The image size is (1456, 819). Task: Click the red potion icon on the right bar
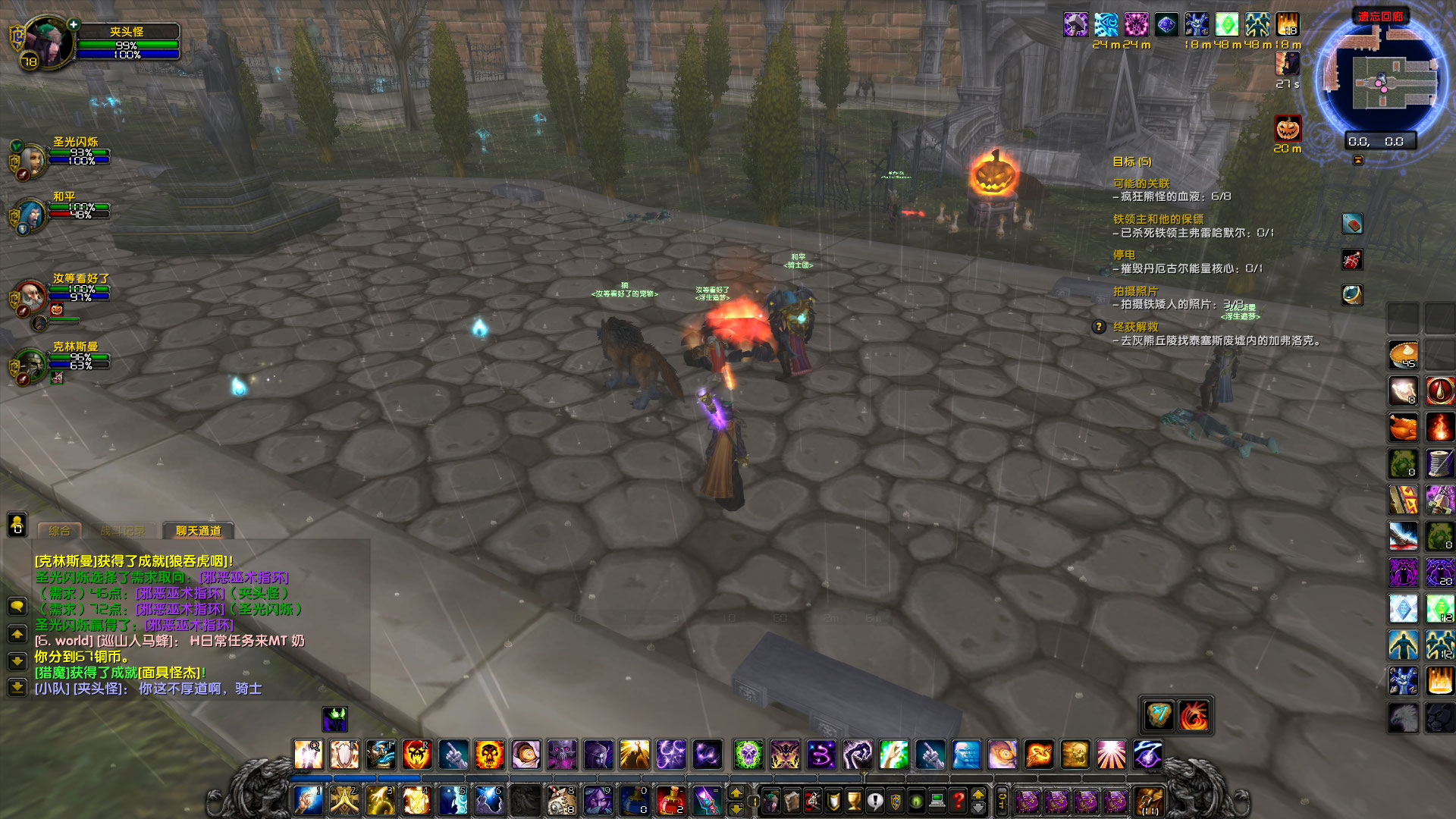(1439, 388)
